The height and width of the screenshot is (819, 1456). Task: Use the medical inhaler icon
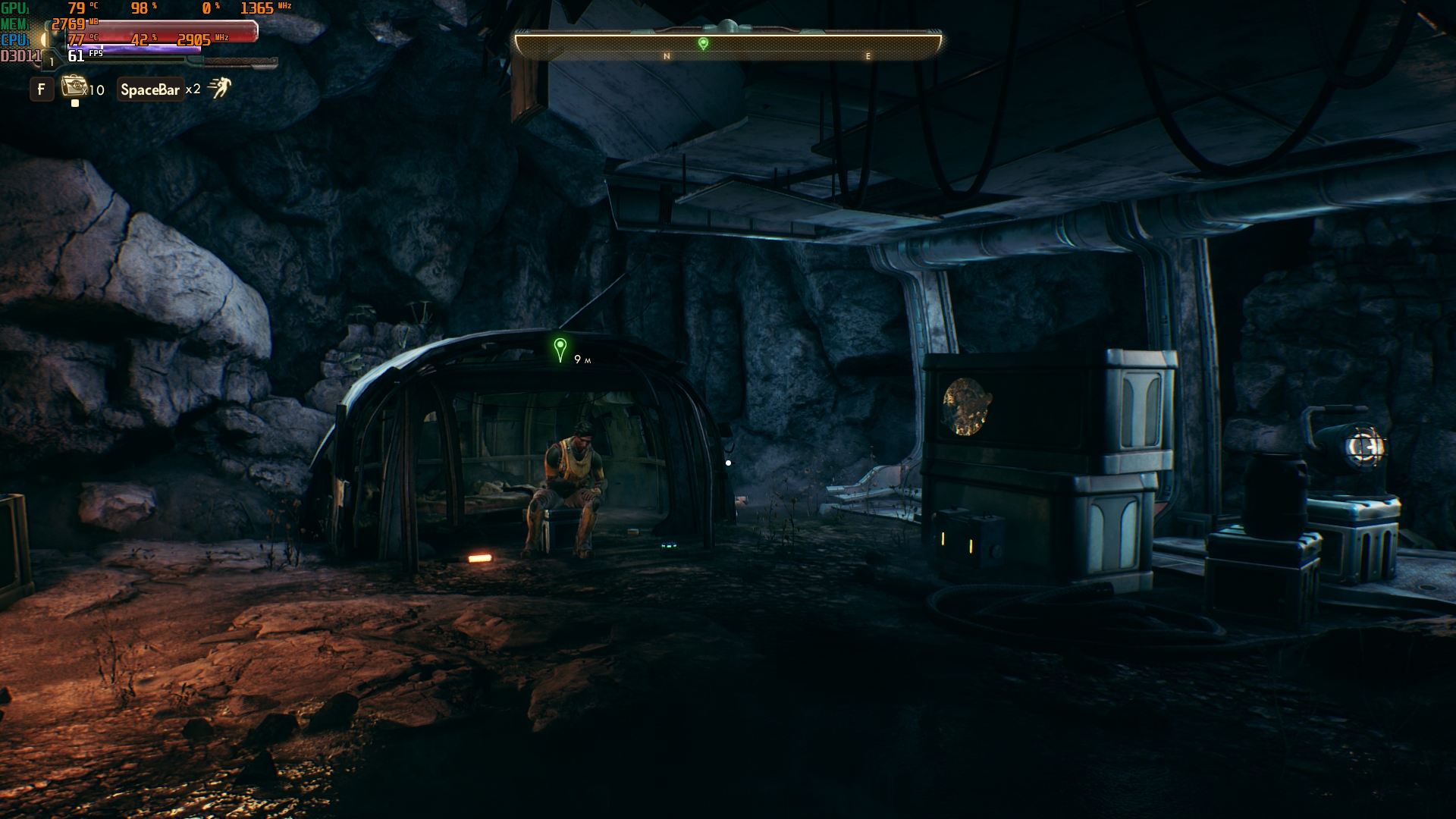click(74, 86)
